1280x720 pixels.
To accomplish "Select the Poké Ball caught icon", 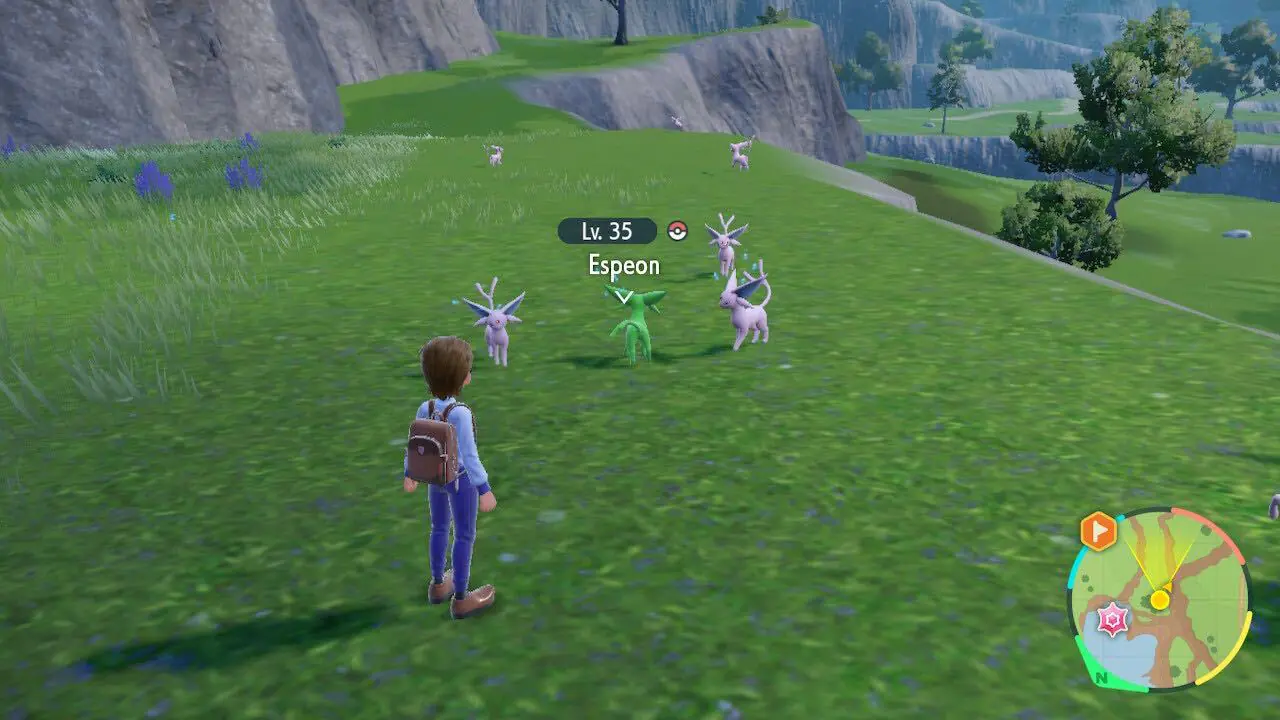I will point(678,232).
